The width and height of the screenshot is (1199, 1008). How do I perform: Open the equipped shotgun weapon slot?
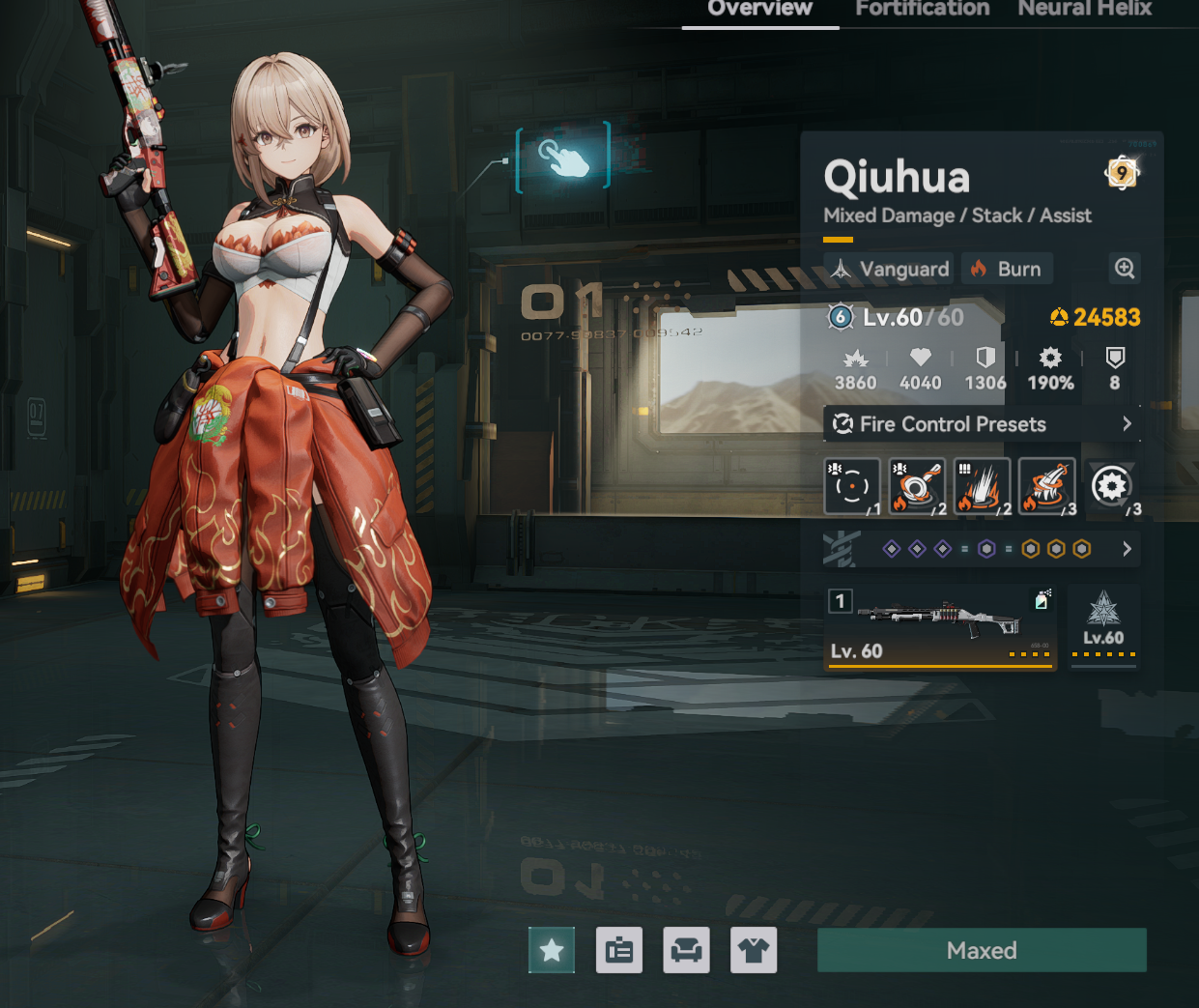point(937,626)
